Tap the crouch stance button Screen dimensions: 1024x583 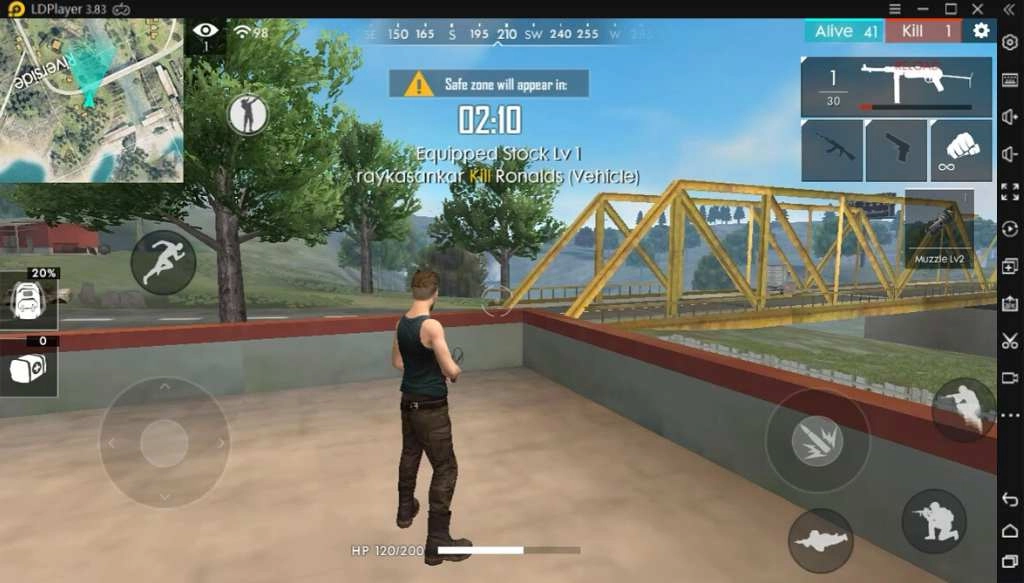tap(934, 520)
